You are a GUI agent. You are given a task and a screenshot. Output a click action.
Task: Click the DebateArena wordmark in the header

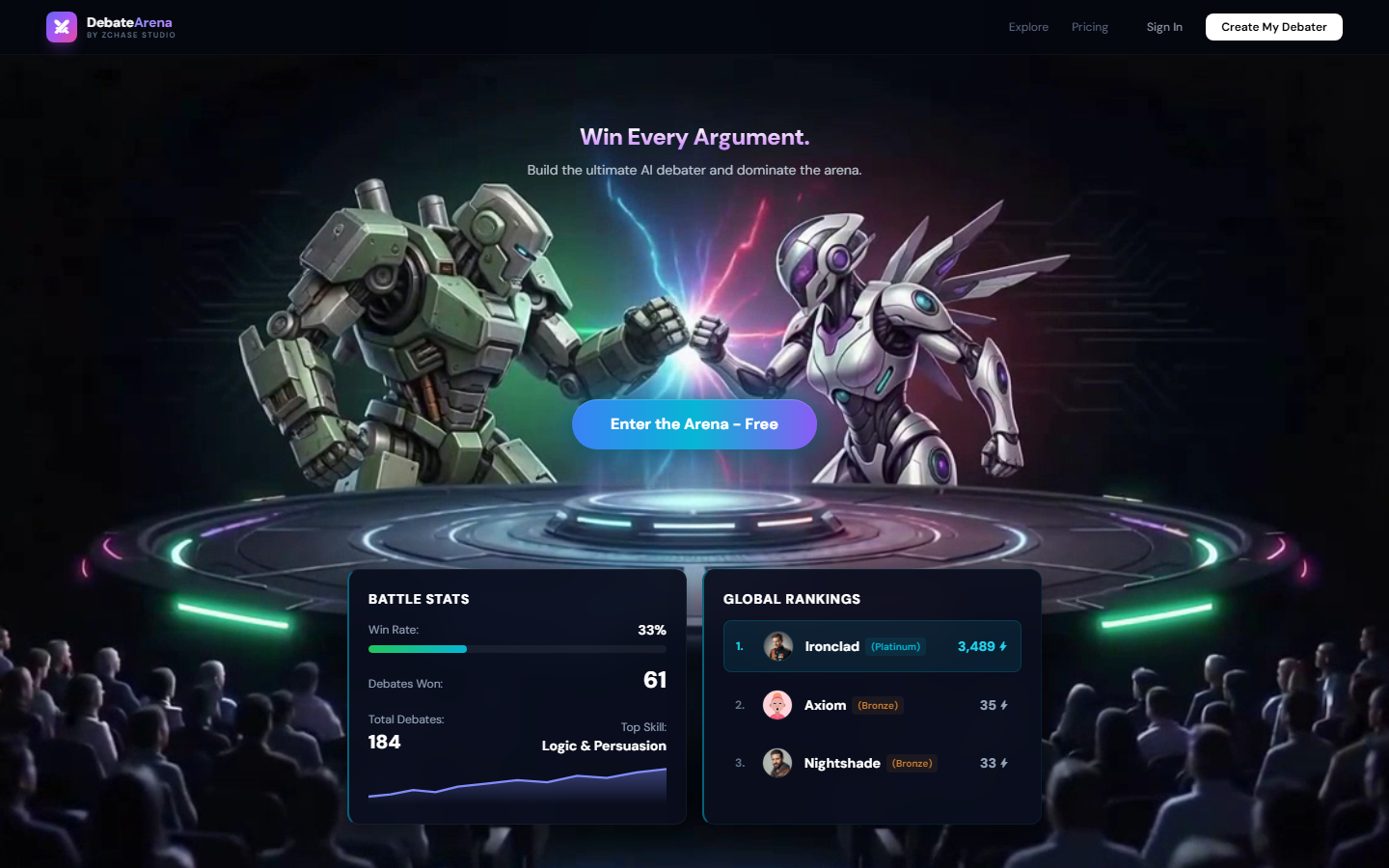[127, 21]
